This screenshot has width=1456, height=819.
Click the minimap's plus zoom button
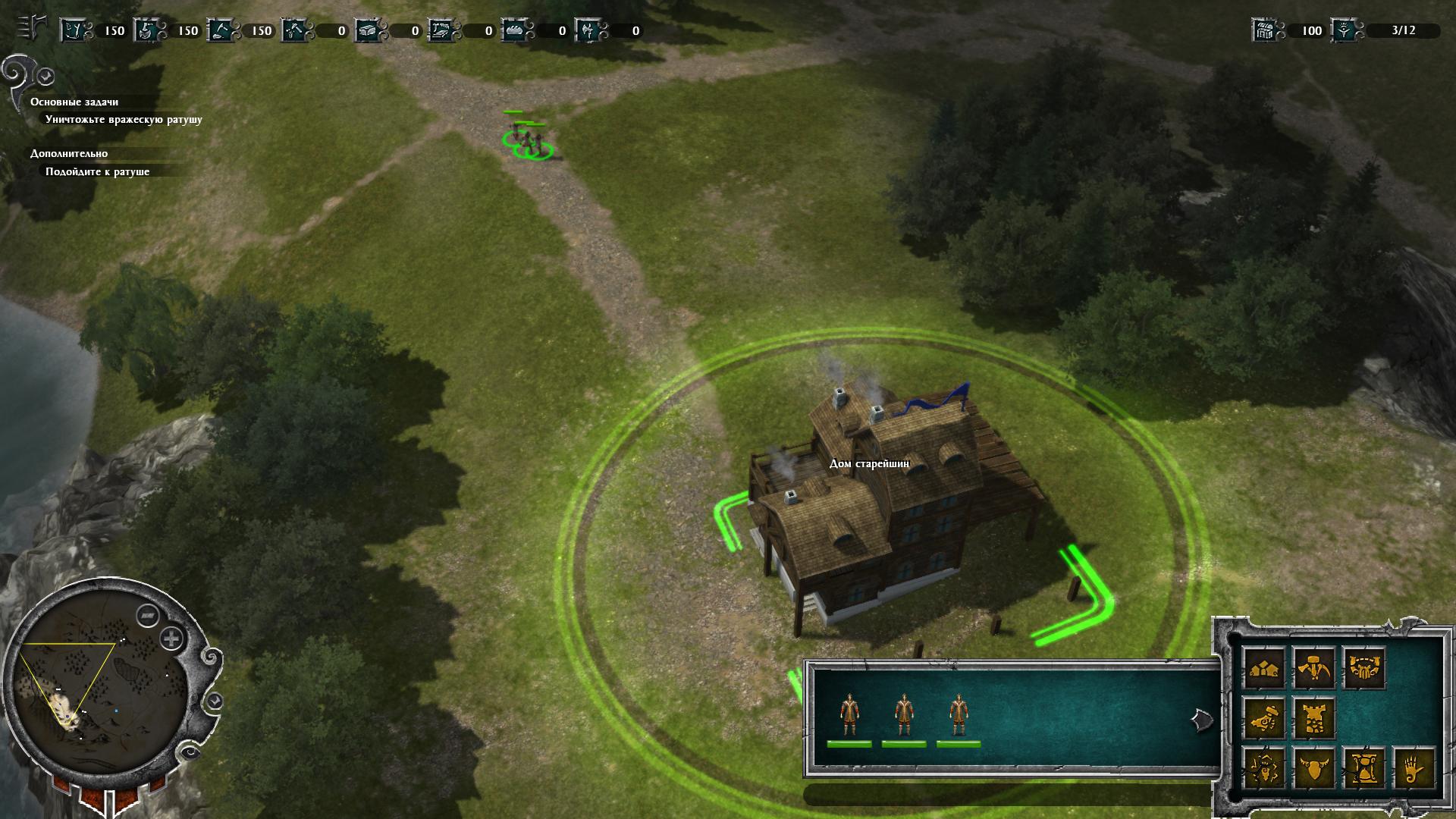pos(173,639)
